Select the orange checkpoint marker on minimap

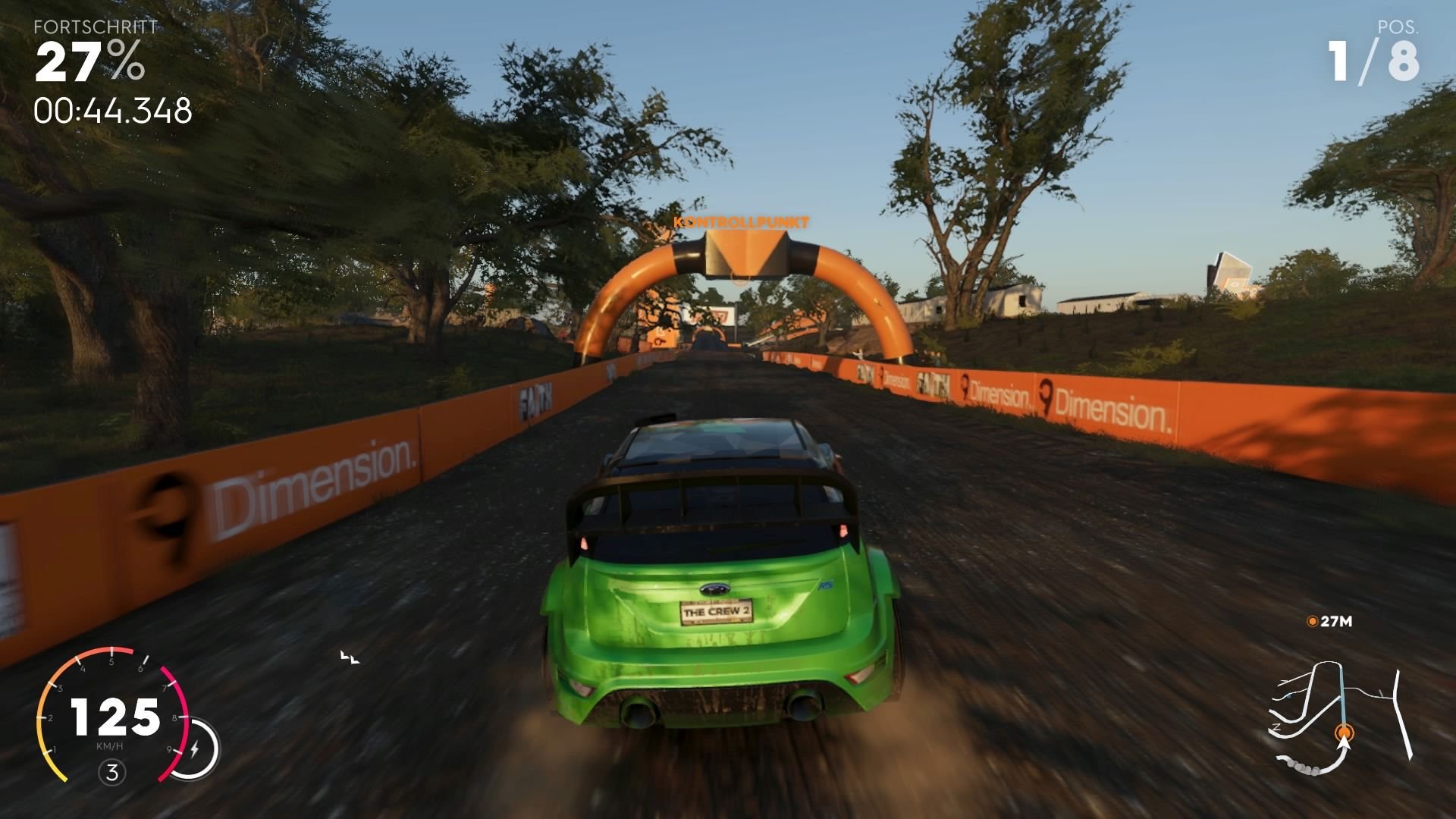coord(1345,731)
